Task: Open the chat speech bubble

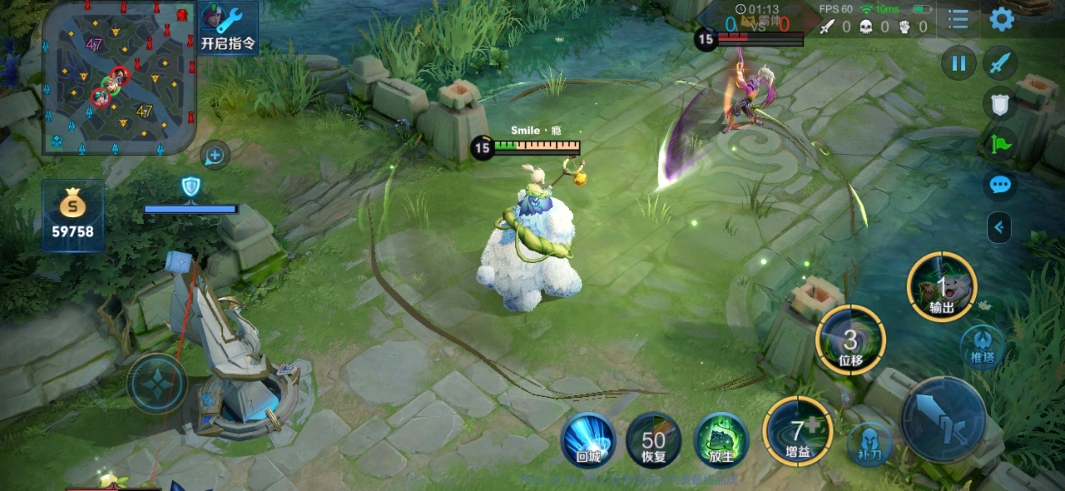Action: pyautogui.click(x=999, y=184)
